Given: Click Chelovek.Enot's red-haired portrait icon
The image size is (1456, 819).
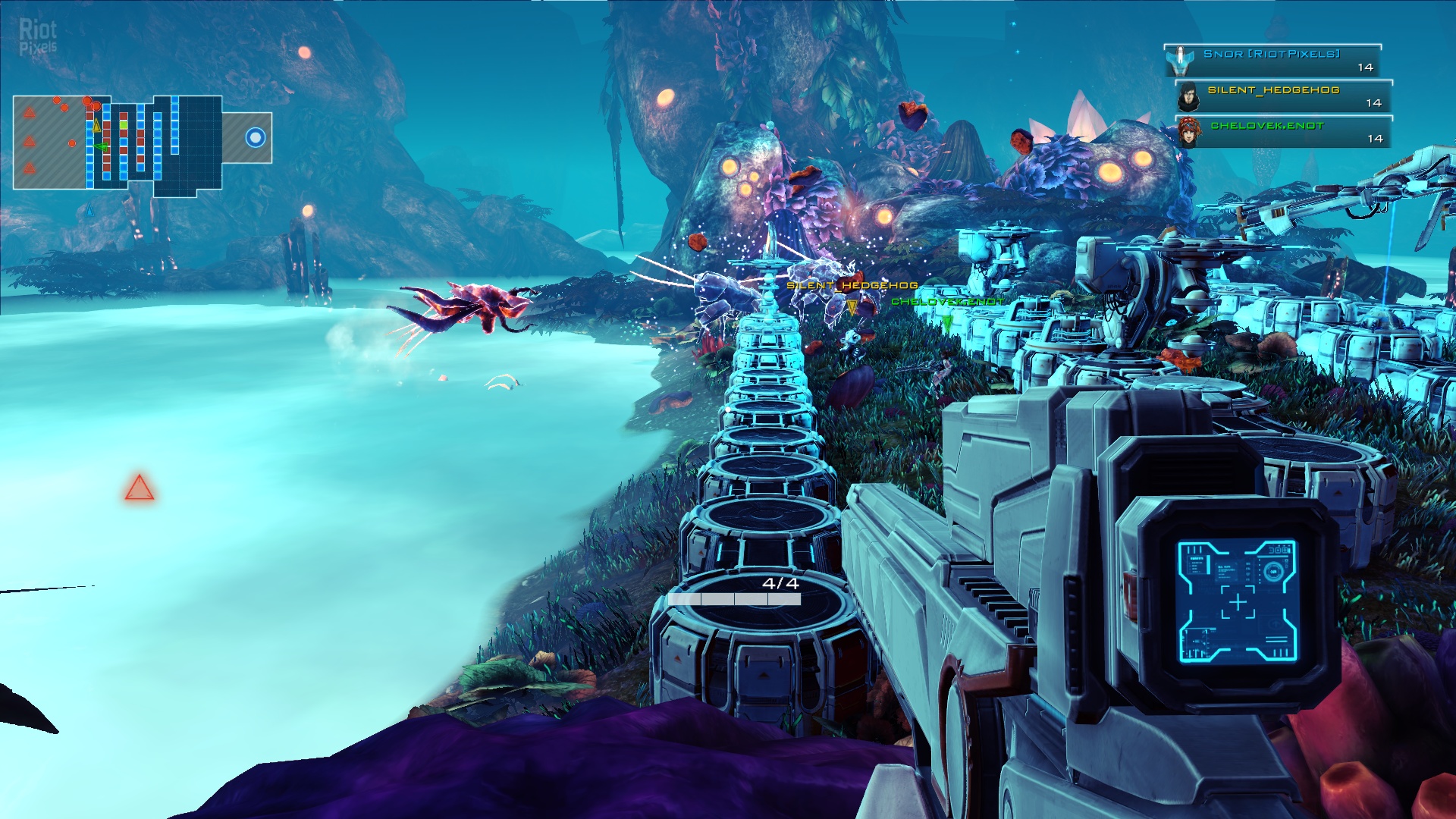Looking at the screenshot, I should pyautogui.click(x=1189, y=133).
